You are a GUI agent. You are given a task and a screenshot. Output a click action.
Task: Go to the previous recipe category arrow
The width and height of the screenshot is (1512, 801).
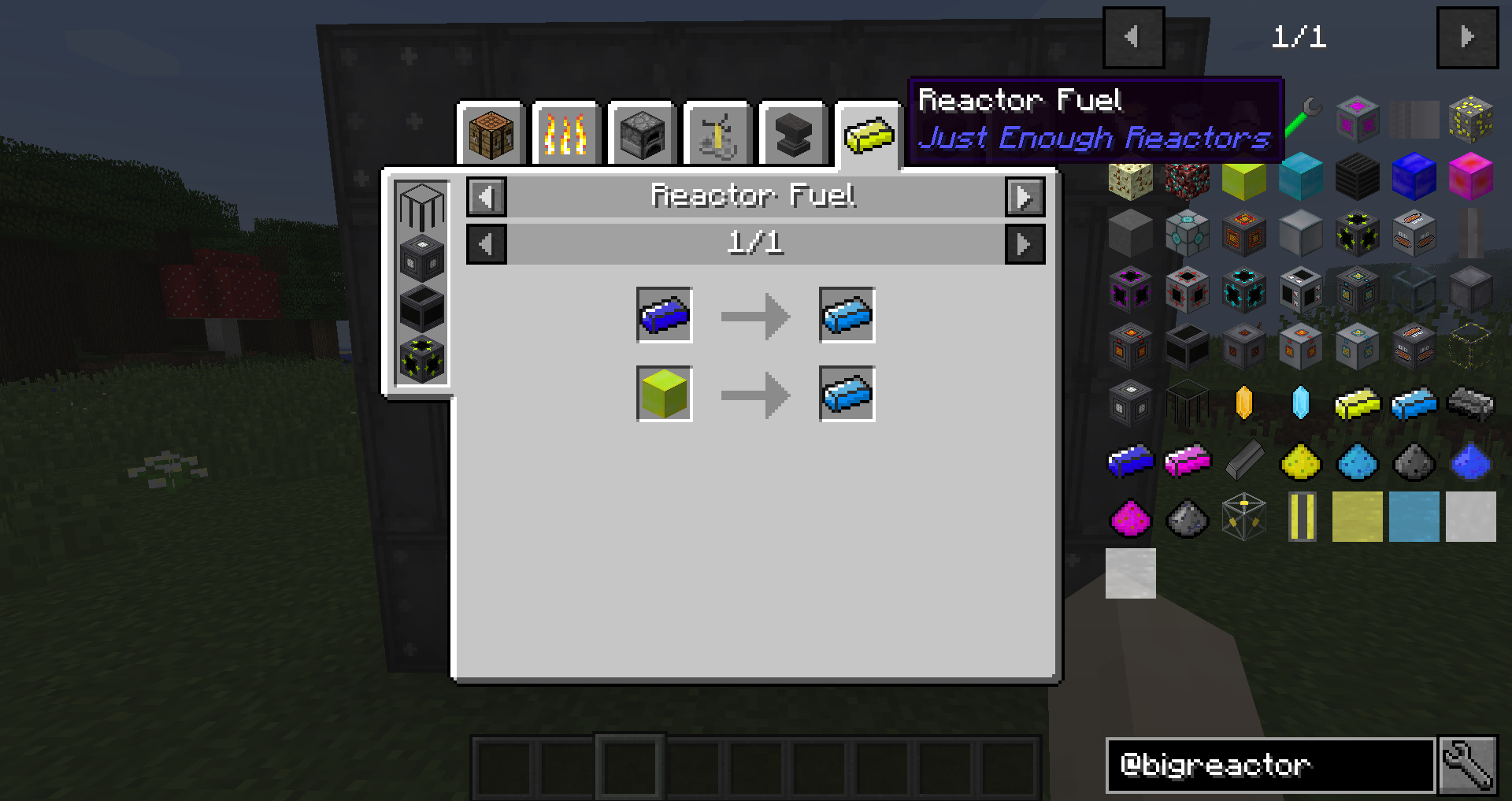(x=487, y=197)
